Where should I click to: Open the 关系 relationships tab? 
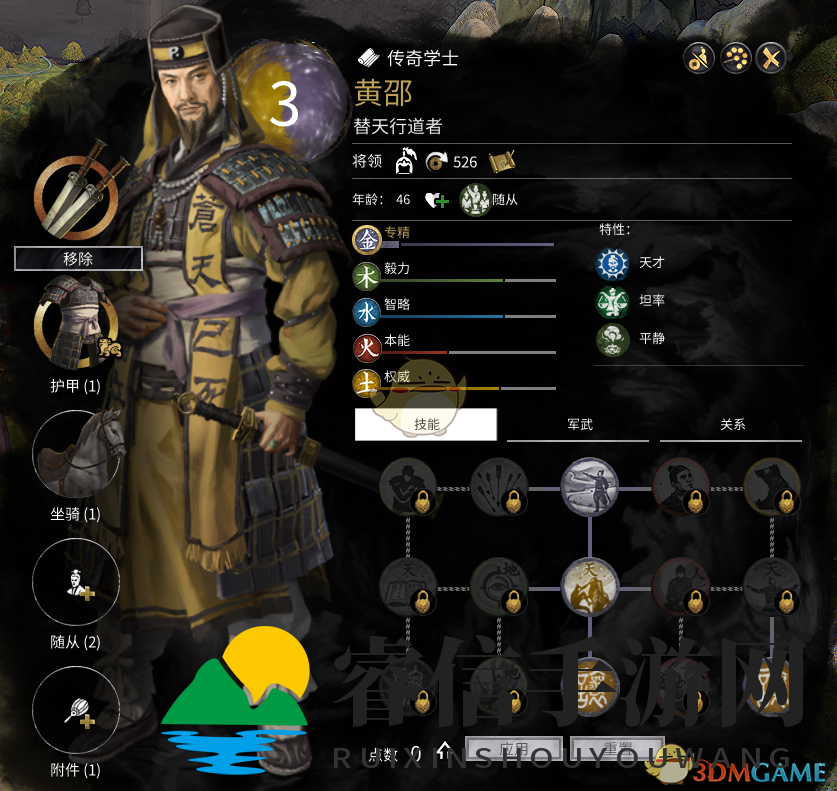click(732, 424)
